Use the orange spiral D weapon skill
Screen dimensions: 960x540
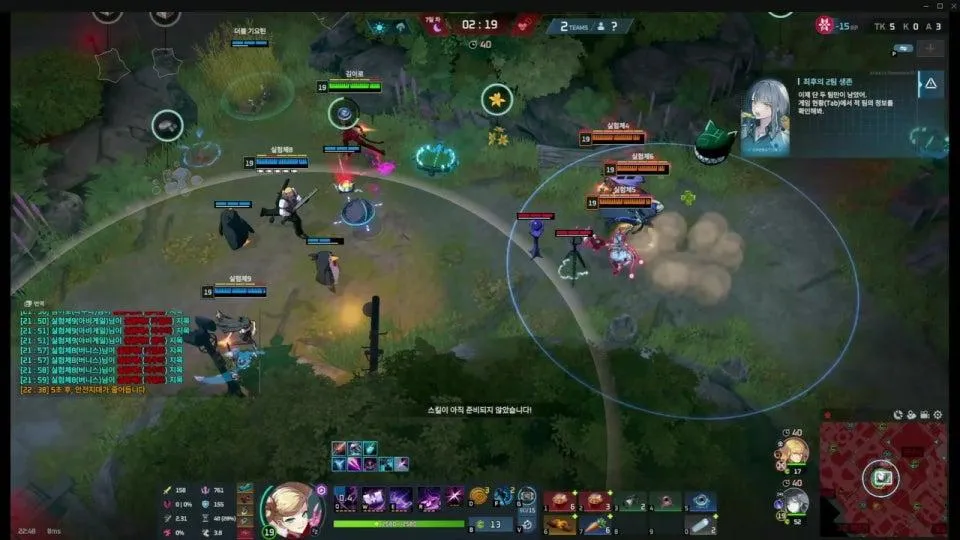point(478,497)
